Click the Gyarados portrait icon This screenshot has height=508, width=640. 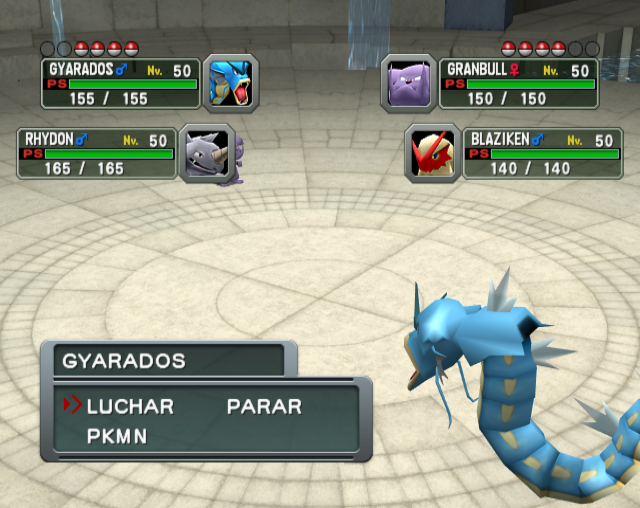pyautogui.click(x=231, y=83)
